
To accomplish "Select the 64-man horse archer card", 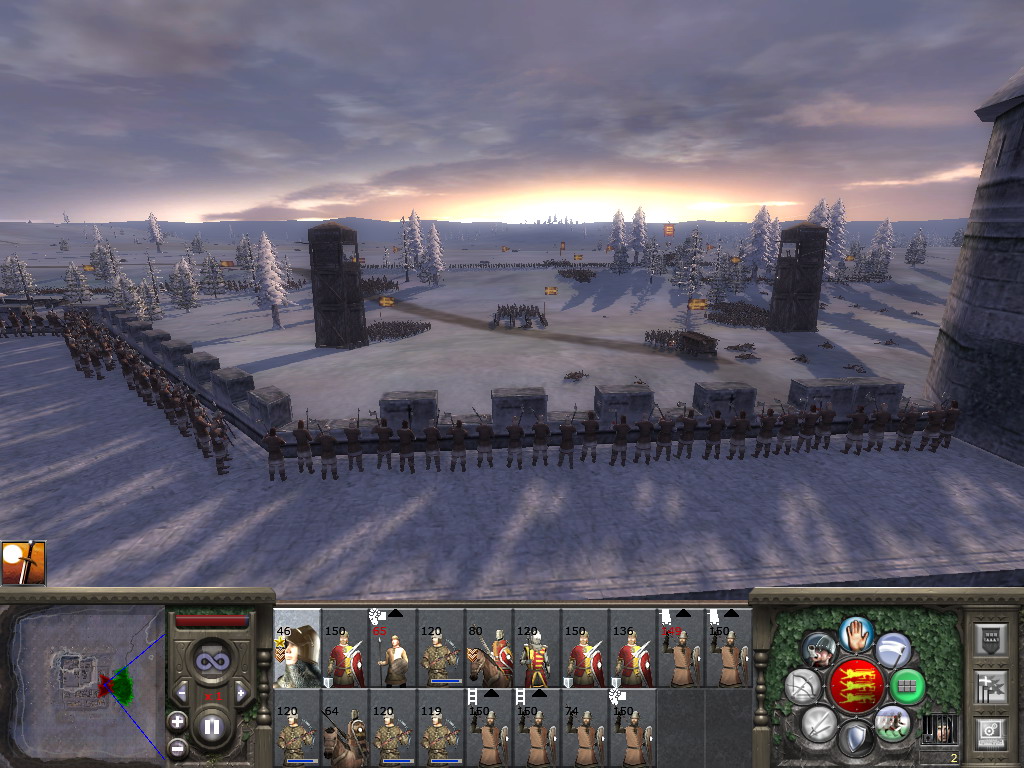I will pyautogui.click(x=345, y=737).
